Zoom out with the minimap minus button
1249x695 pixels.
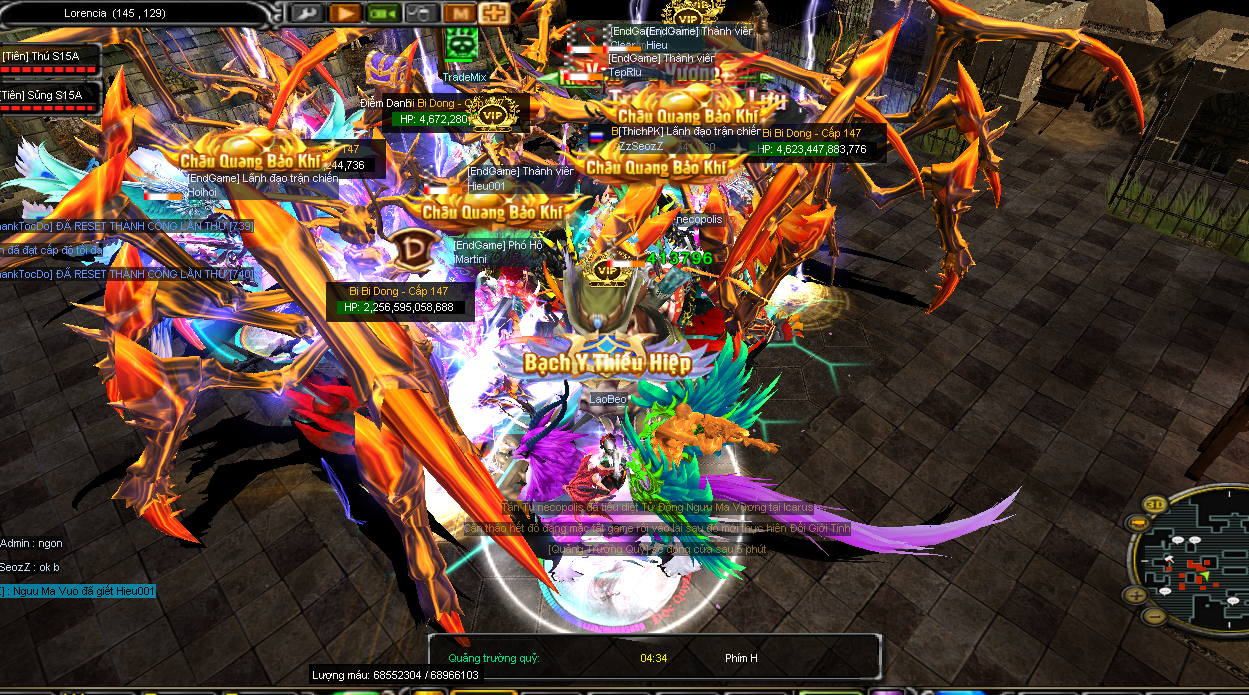(x=1153, y=616)
